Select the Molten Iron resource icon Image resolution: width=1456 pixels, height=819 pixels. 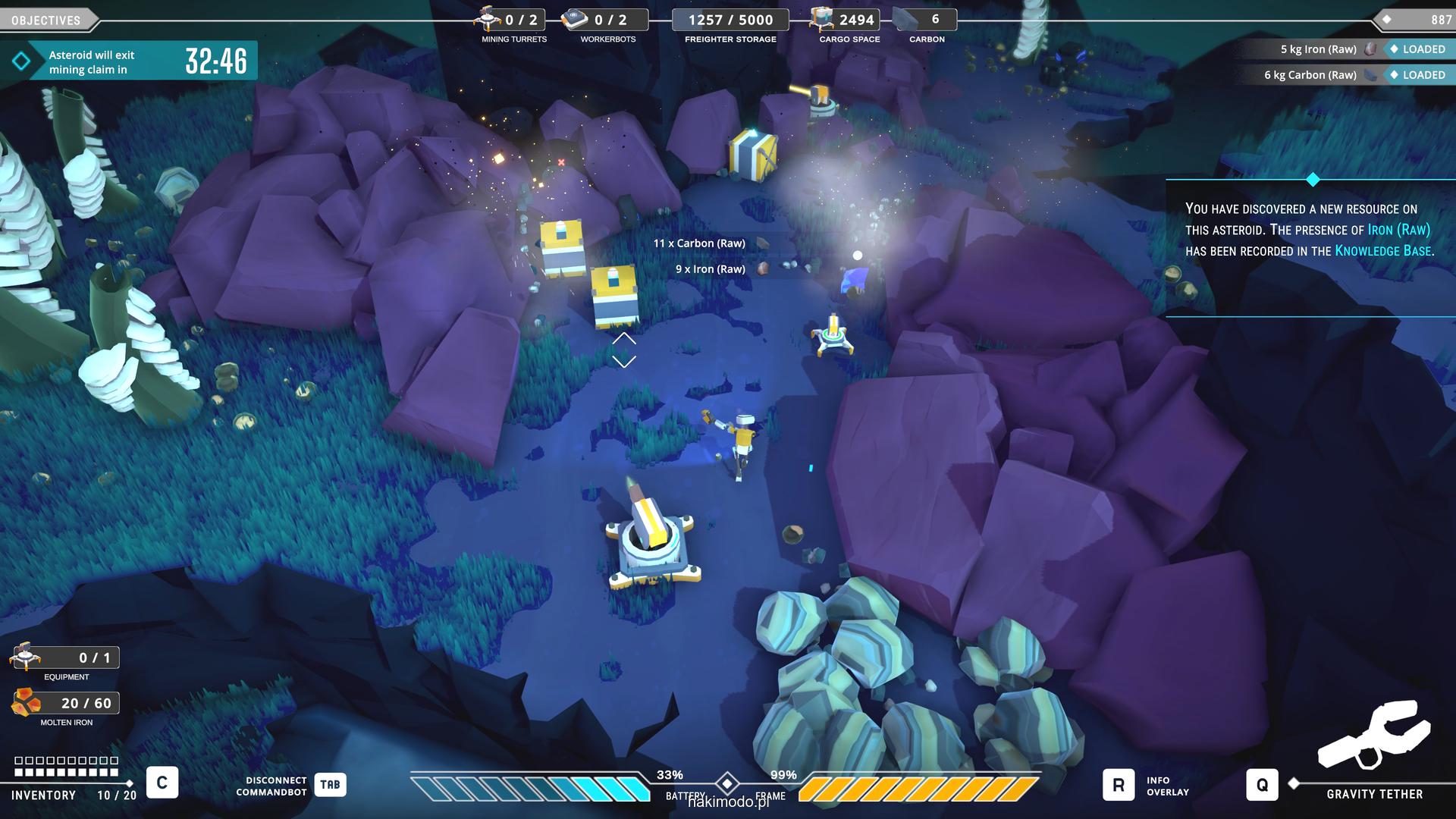coord(26,703)
